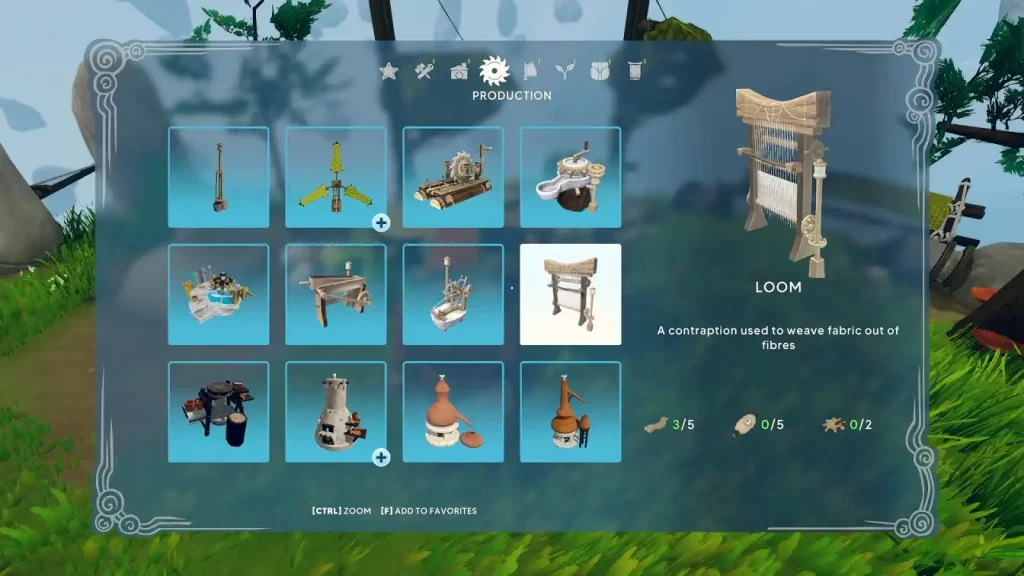Open the hanging banner category tab
The height and width of the screenshot is (576, 1024).
634,70
